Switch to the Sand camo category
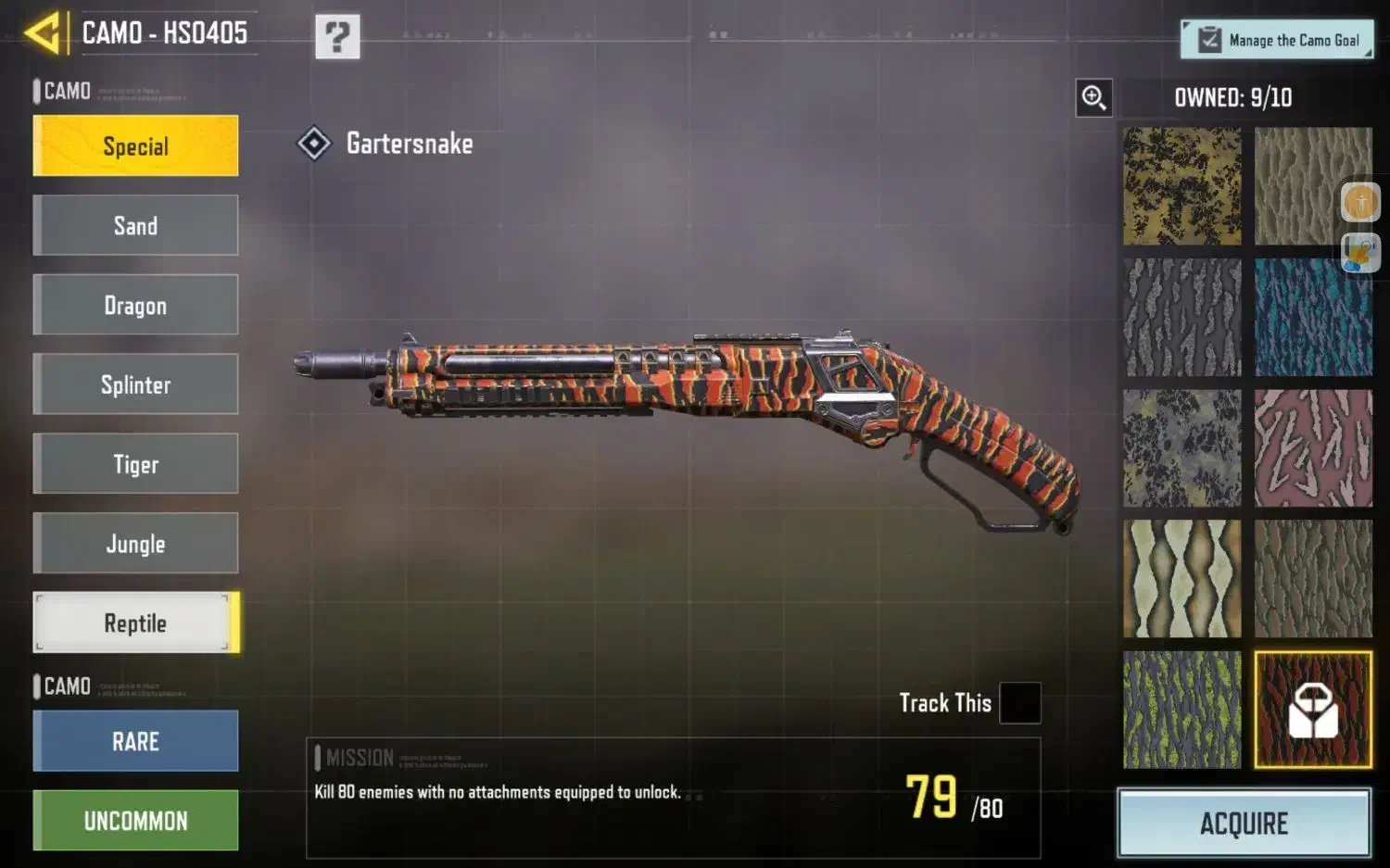This screenshot has height=868, width=1390. [x=135, y=225]
